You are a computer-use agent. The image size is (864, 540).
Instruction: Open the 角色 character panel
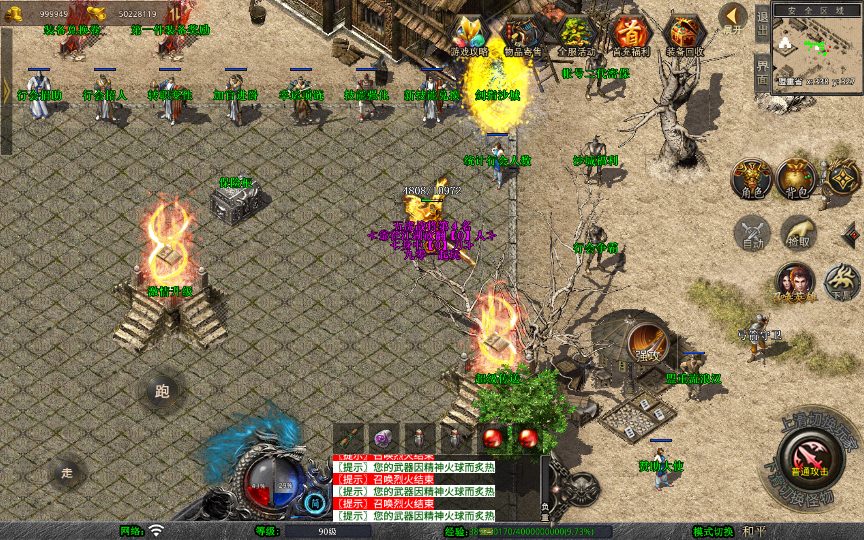tap(752, 178)
